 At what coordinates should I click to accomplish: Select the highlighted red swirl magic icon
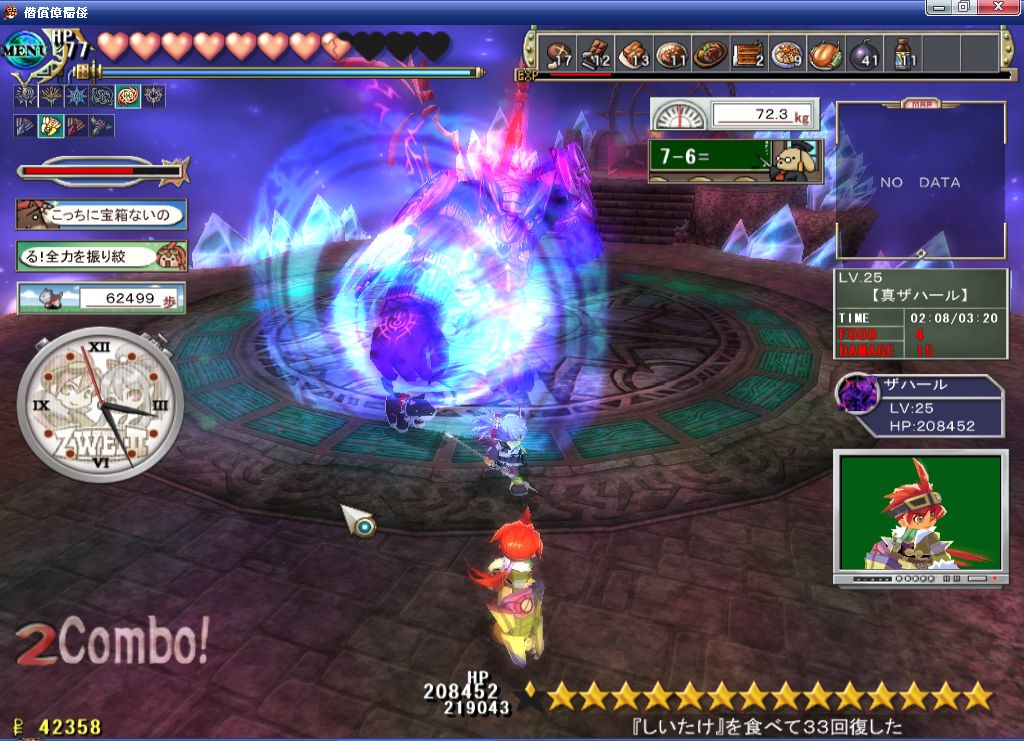[128, 97]
